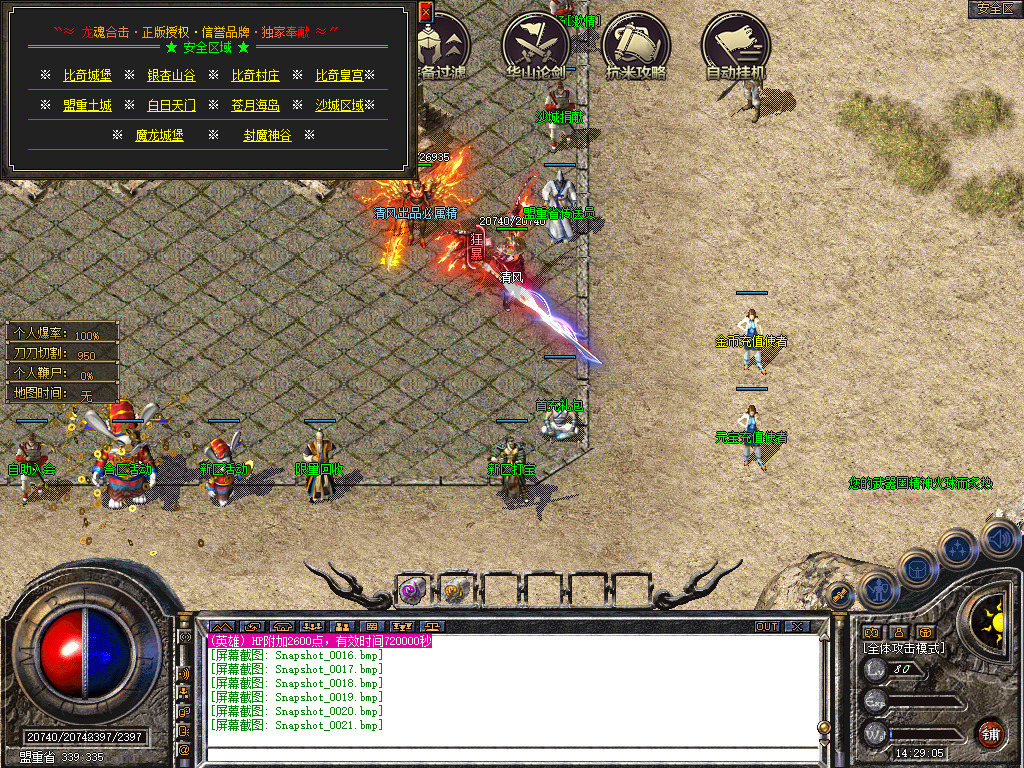Select the 沙城区域 link
The height and width of the screenshot is (768, 1024).
(339, 105)
